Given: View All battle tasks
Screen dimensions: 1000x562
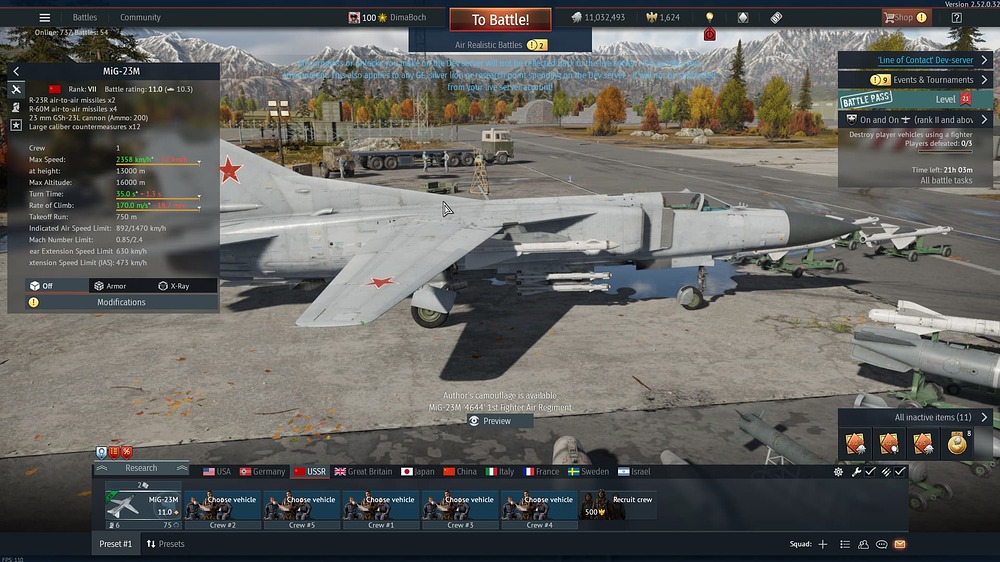Looking at the screenshot, I should (x=946, y=181).
